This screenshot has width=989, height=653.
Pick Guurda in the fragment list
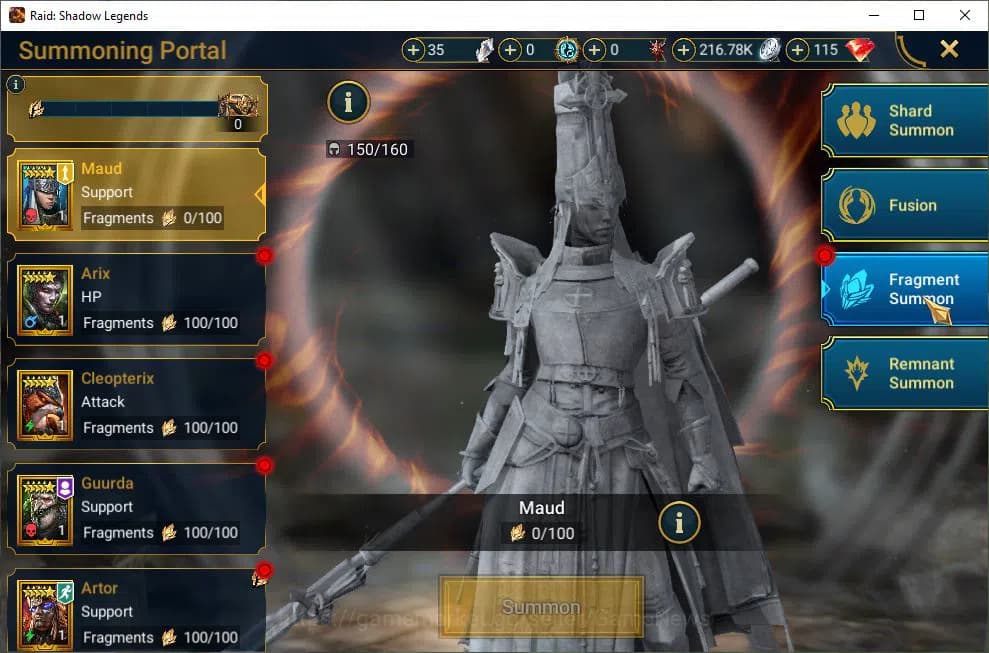point(137,509)
